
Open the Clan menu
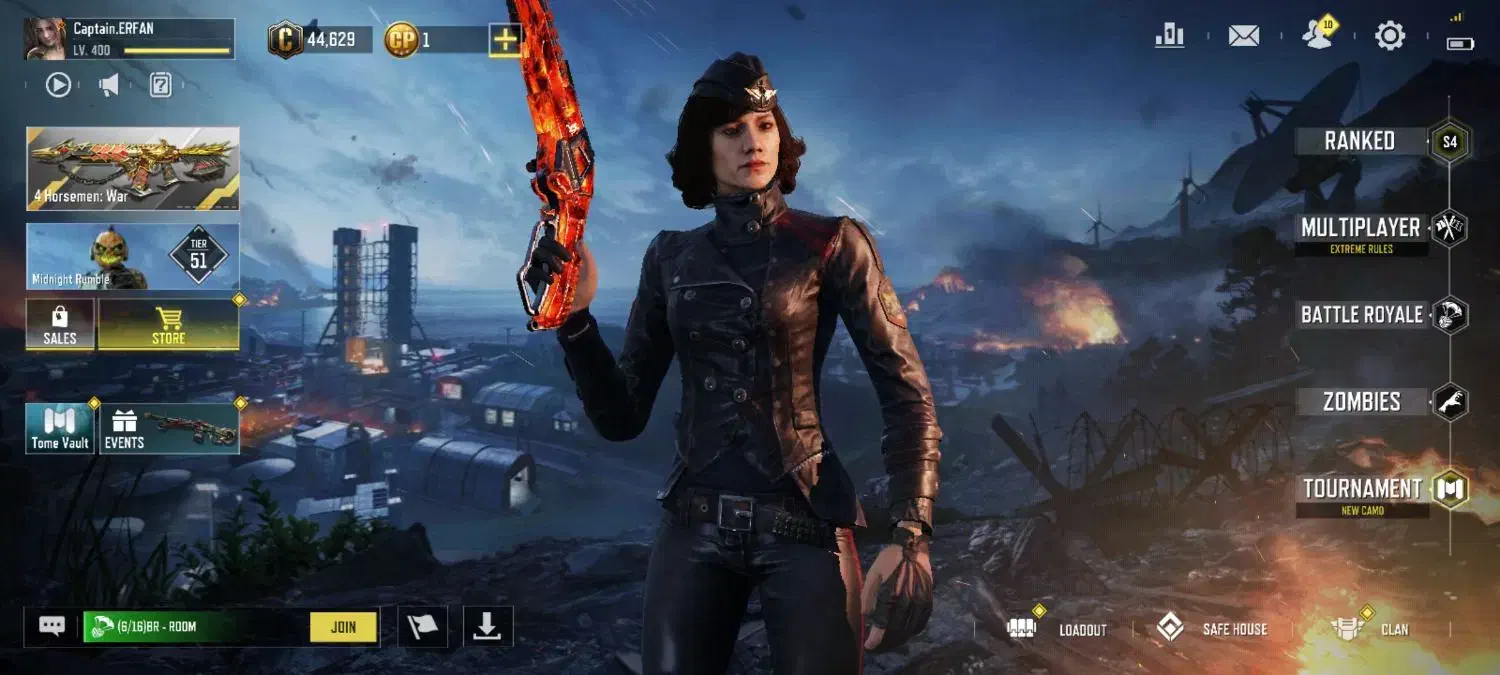coord(1372,629)
